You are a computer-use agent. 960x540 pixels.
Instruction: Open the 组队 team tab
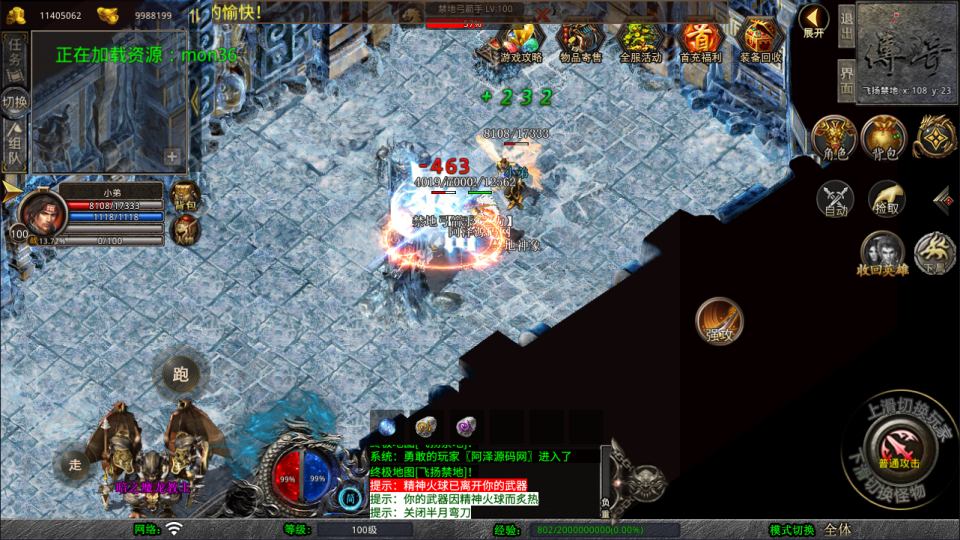point(15,145)
